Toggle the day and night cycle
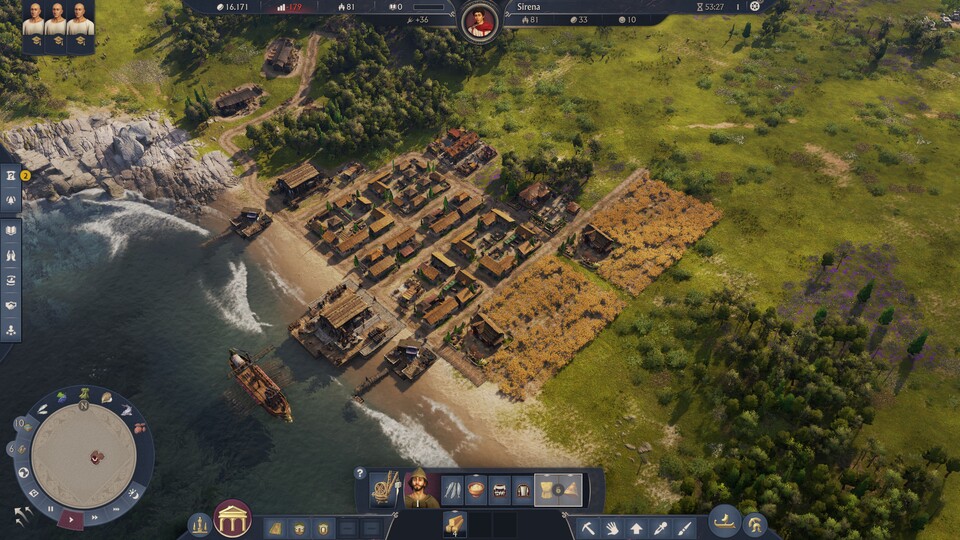 (132, 494)
